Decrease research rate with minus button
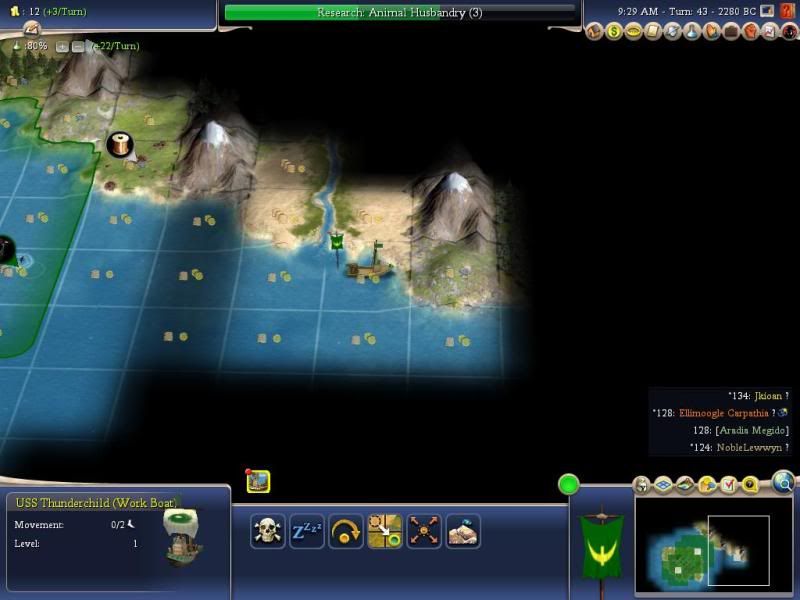Screen dimensions: 800x600 tap(77, 46)
